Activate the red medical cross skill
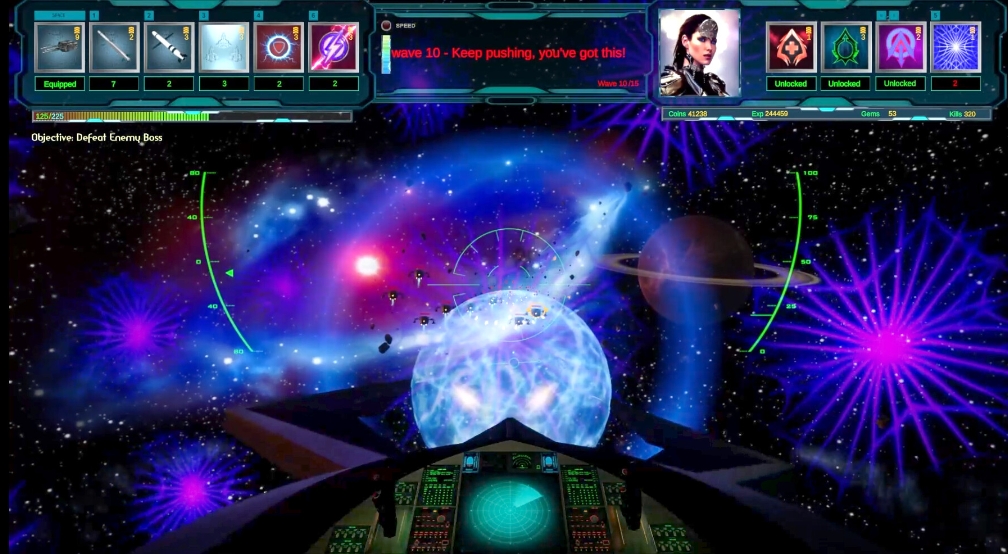 (791, 47)
